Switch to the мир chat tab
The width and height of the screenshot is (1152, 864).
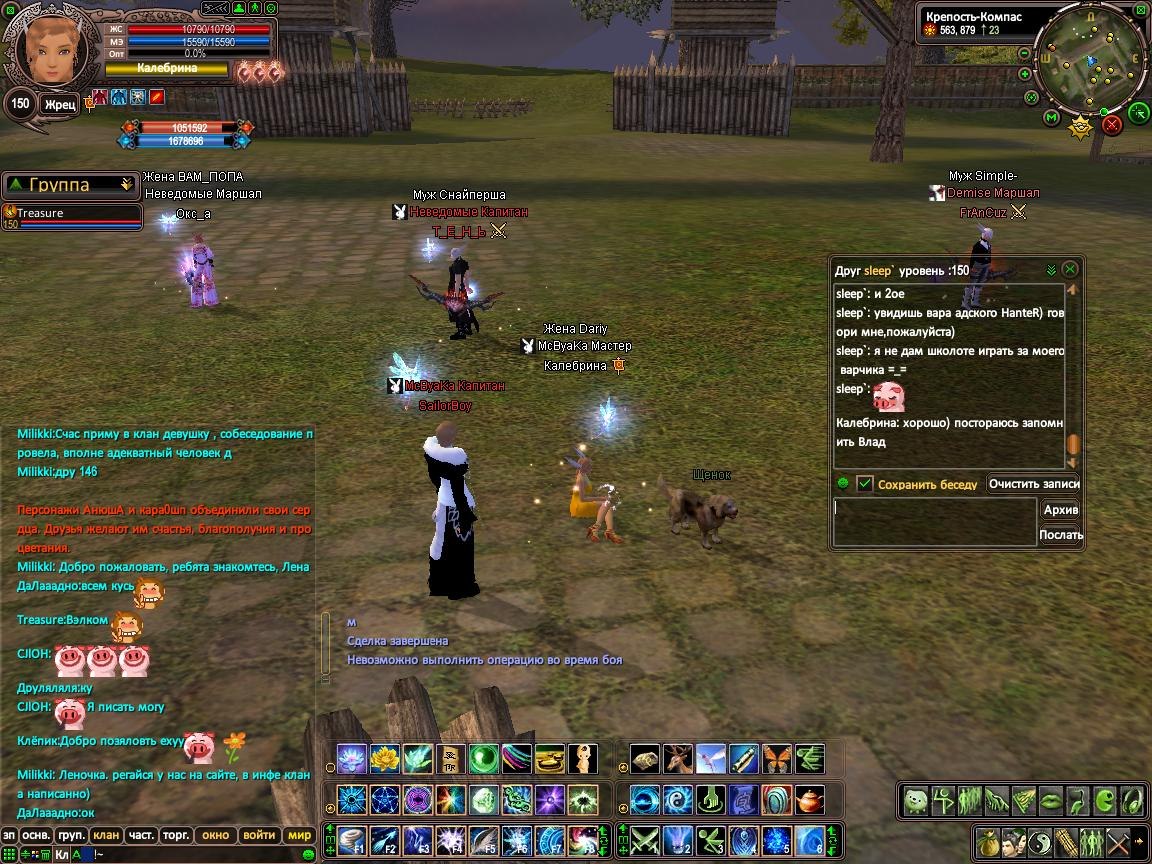[299, 835]
